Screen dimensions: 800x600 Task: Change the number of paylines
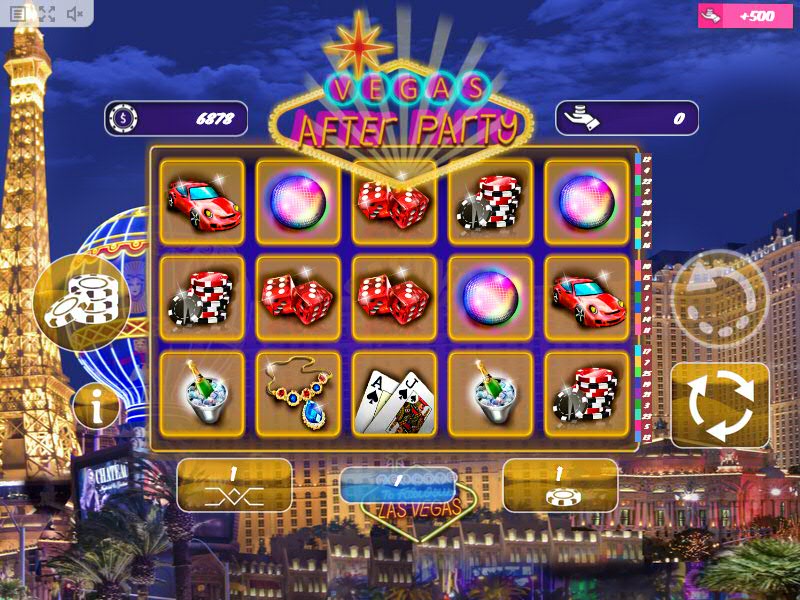point(234,486)
